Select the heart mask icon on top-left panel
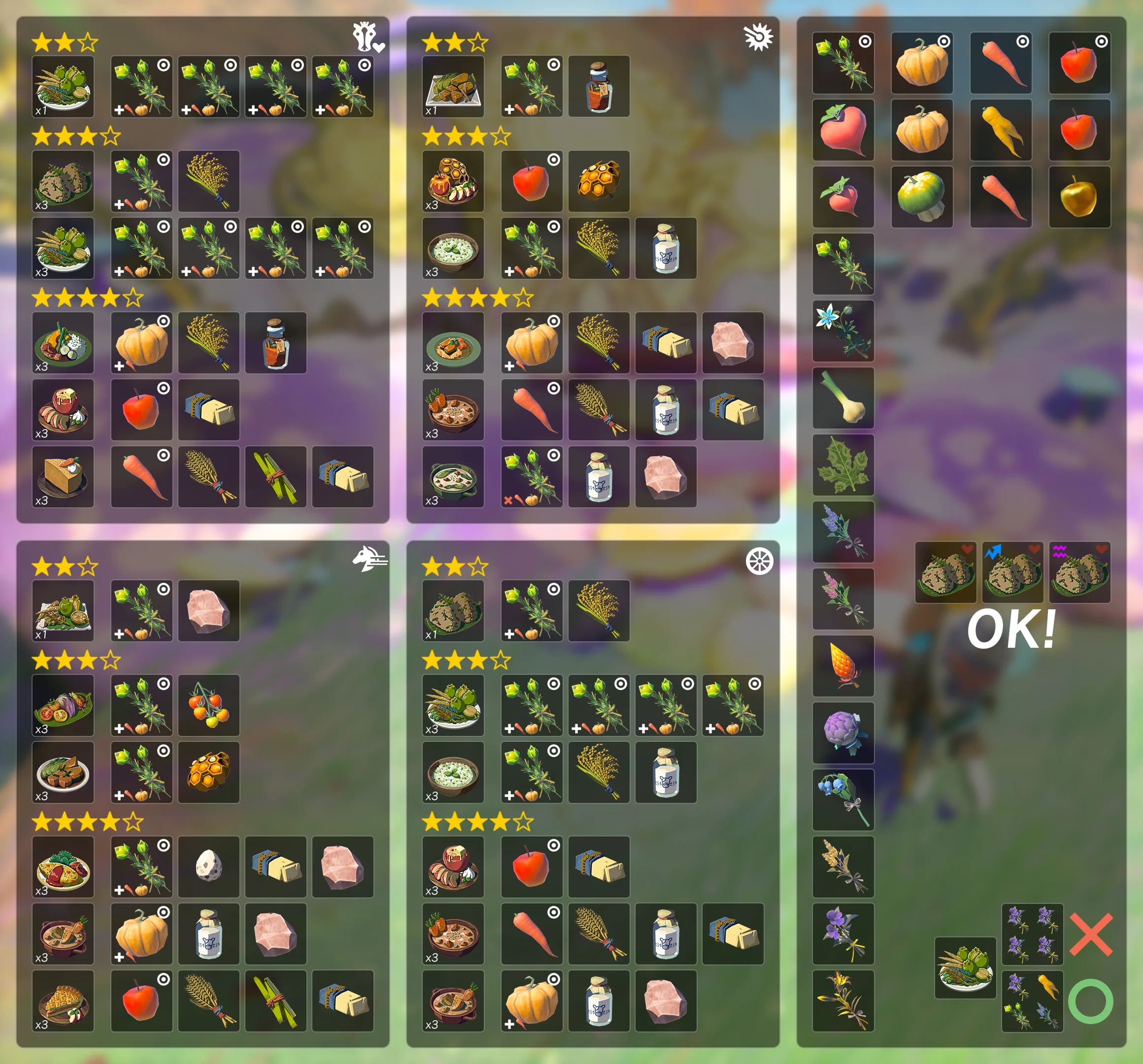Image resolution: width=1143 pixels, height=1064 pixels. tap(368, 37)
